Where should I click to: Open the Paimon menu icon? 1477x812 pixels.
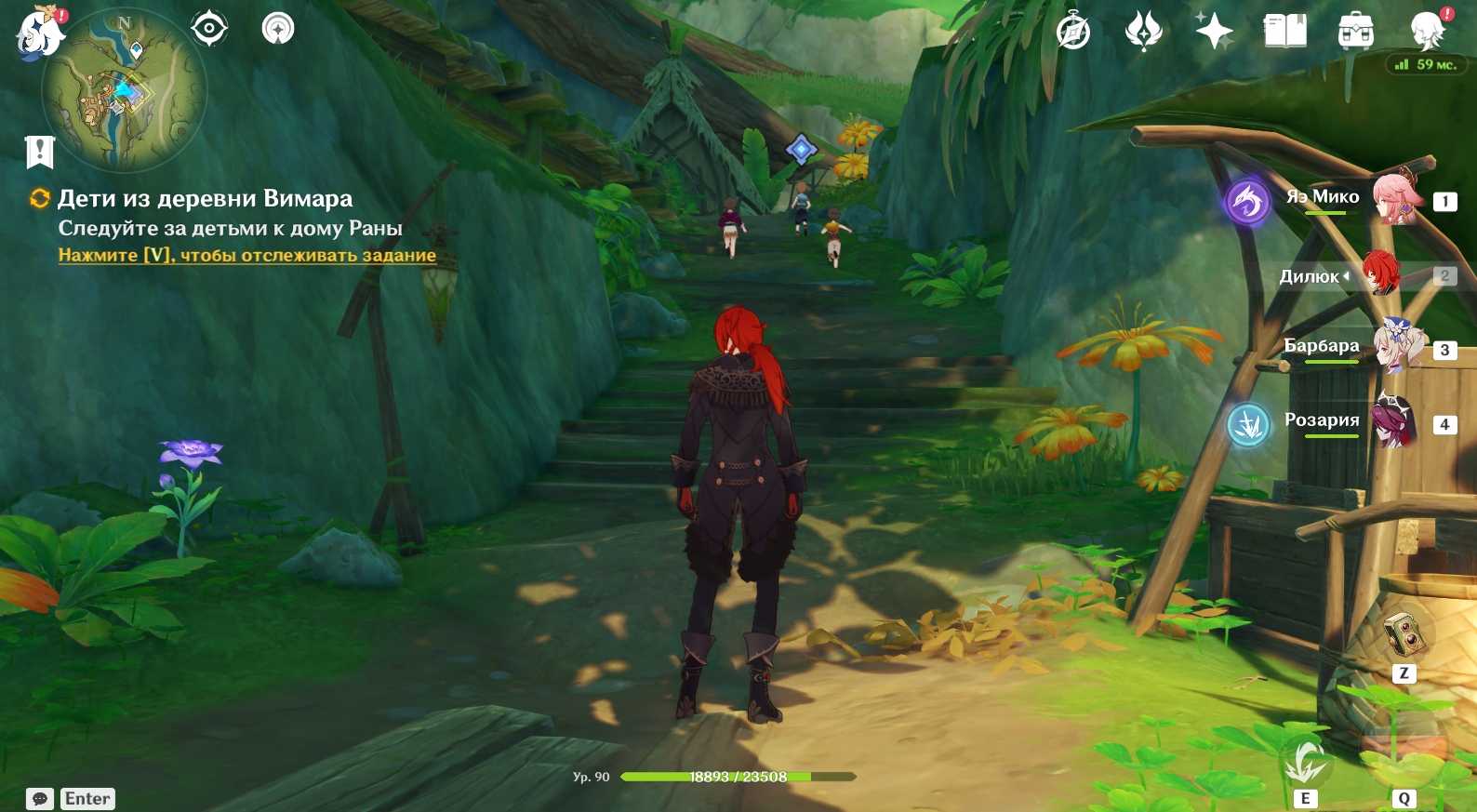click(x=39, y=33)
